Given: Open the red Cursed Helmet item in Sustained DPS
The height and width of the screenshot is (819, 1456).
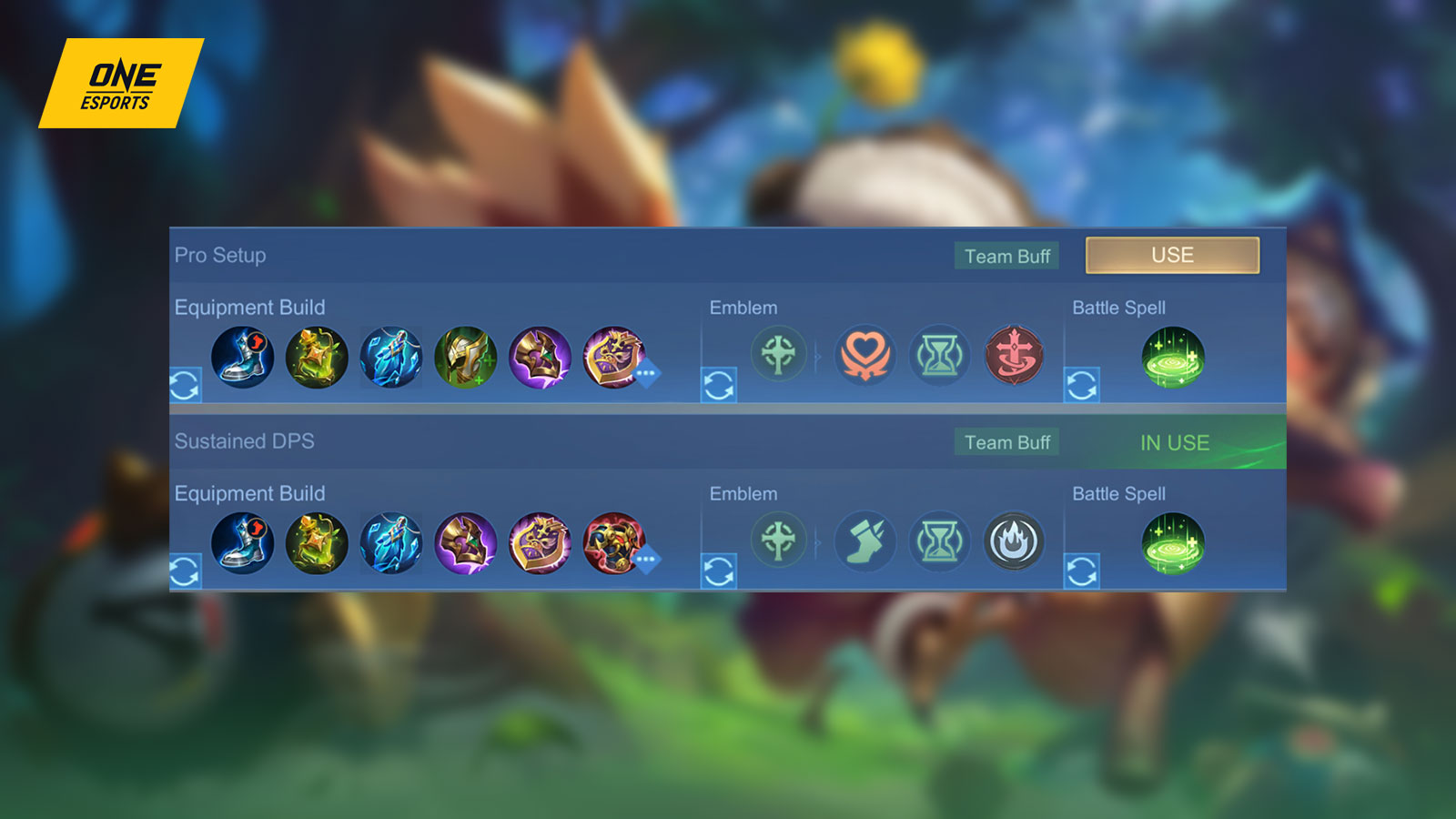Looking at the screenshot, I should (612, 543).
